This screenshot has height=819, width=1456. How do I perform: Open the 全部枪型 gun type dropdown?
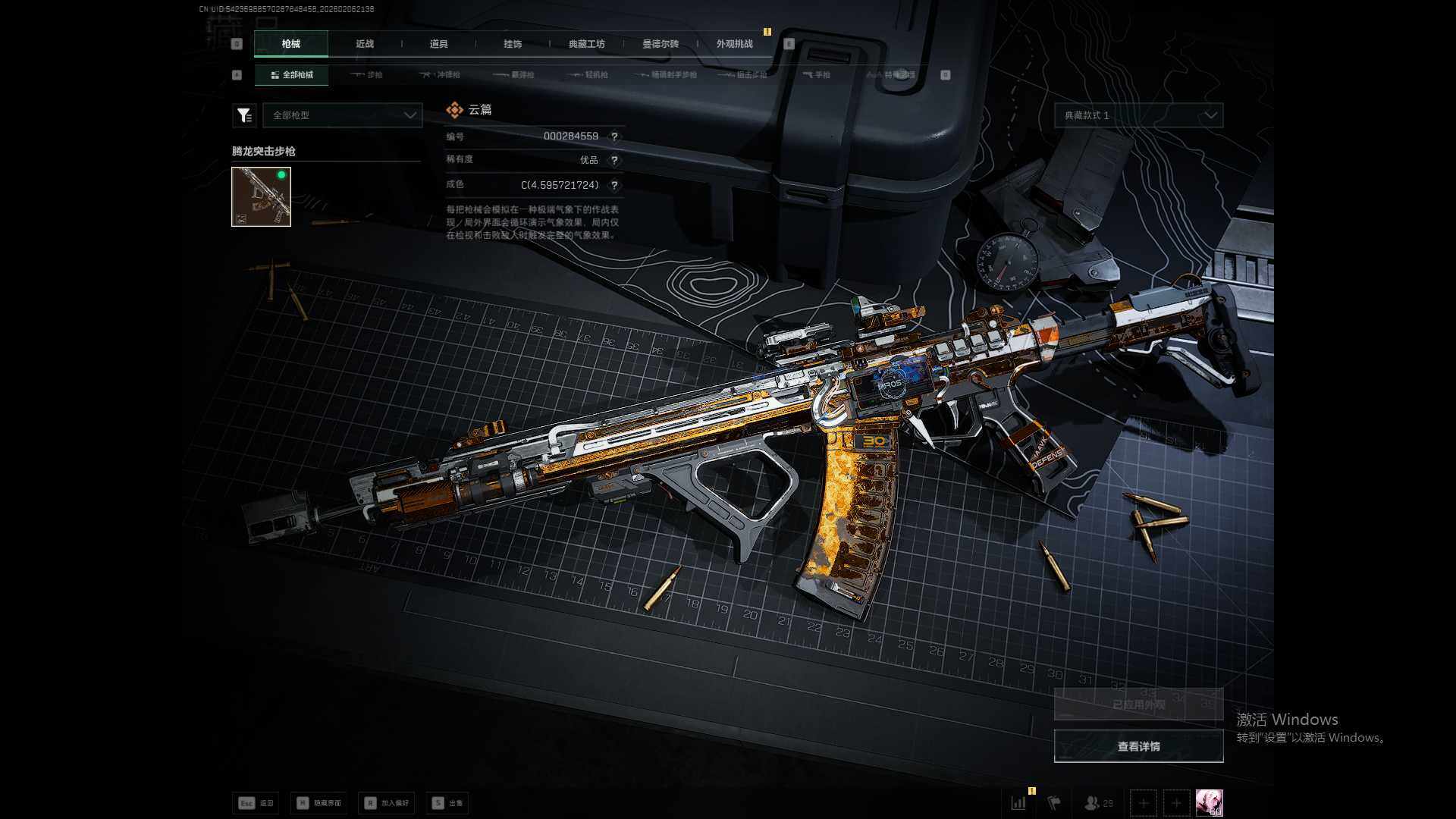[343, 115]
